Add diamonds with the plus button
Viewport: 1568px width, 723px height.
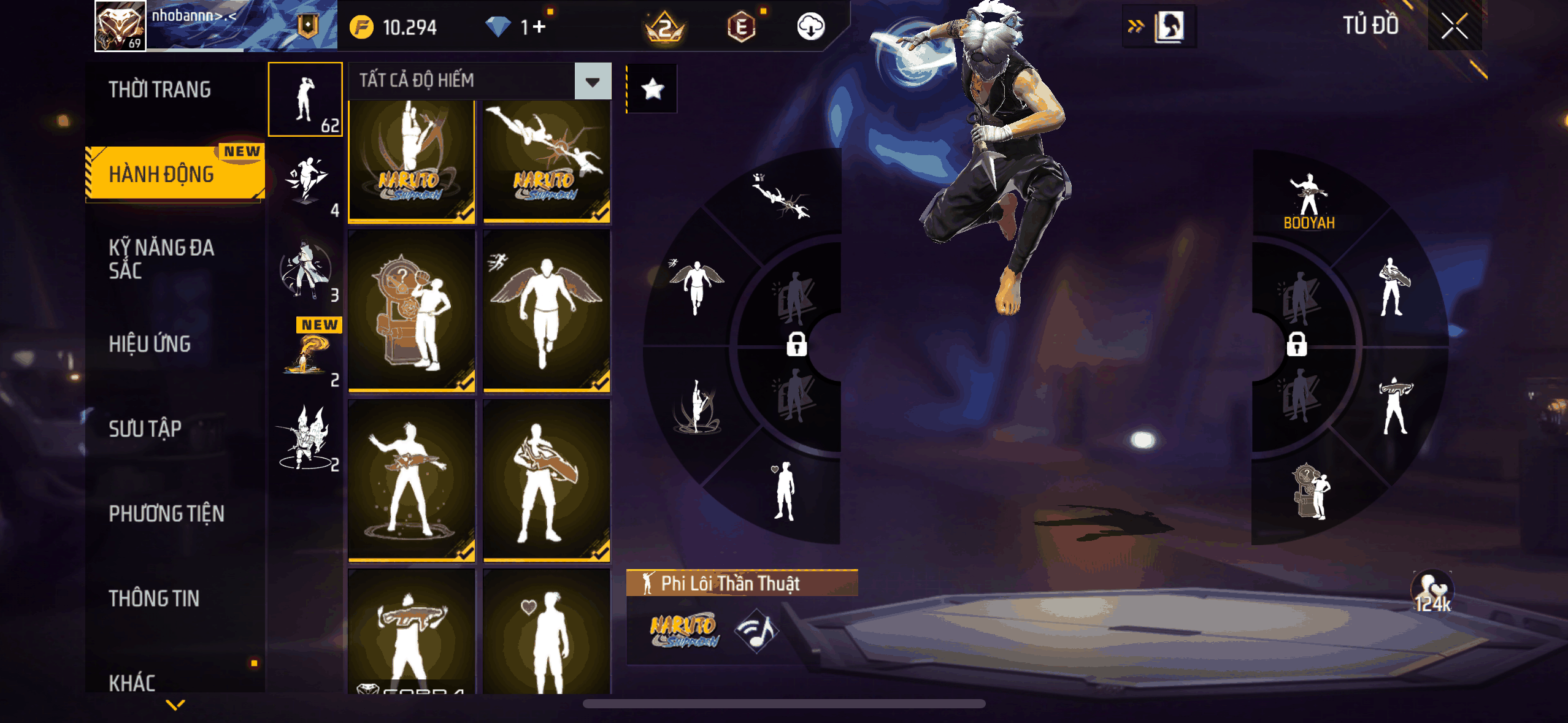point(539,27)
